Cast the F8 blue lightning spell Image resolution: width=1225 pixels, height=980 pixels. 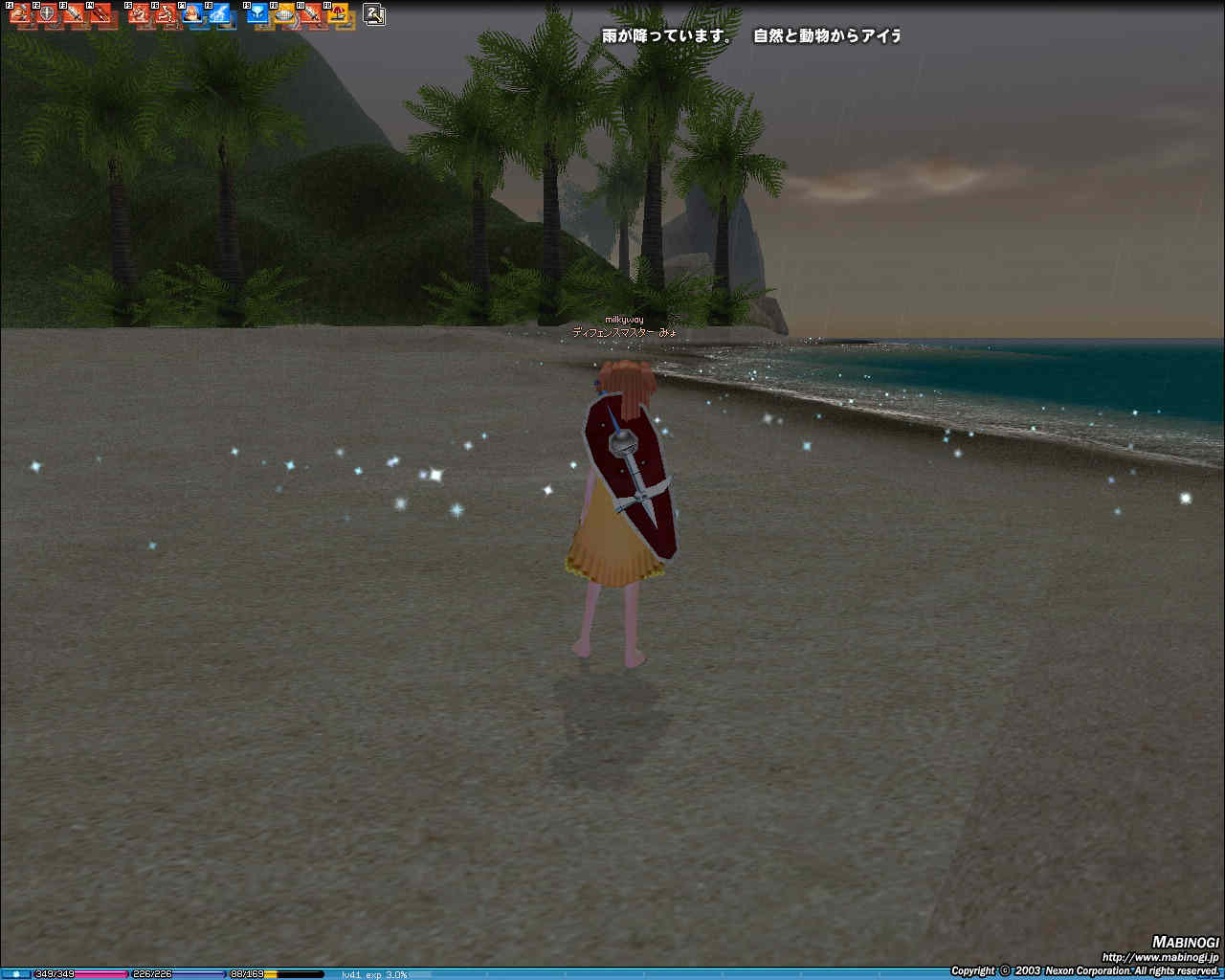click(x=219, y=15)
